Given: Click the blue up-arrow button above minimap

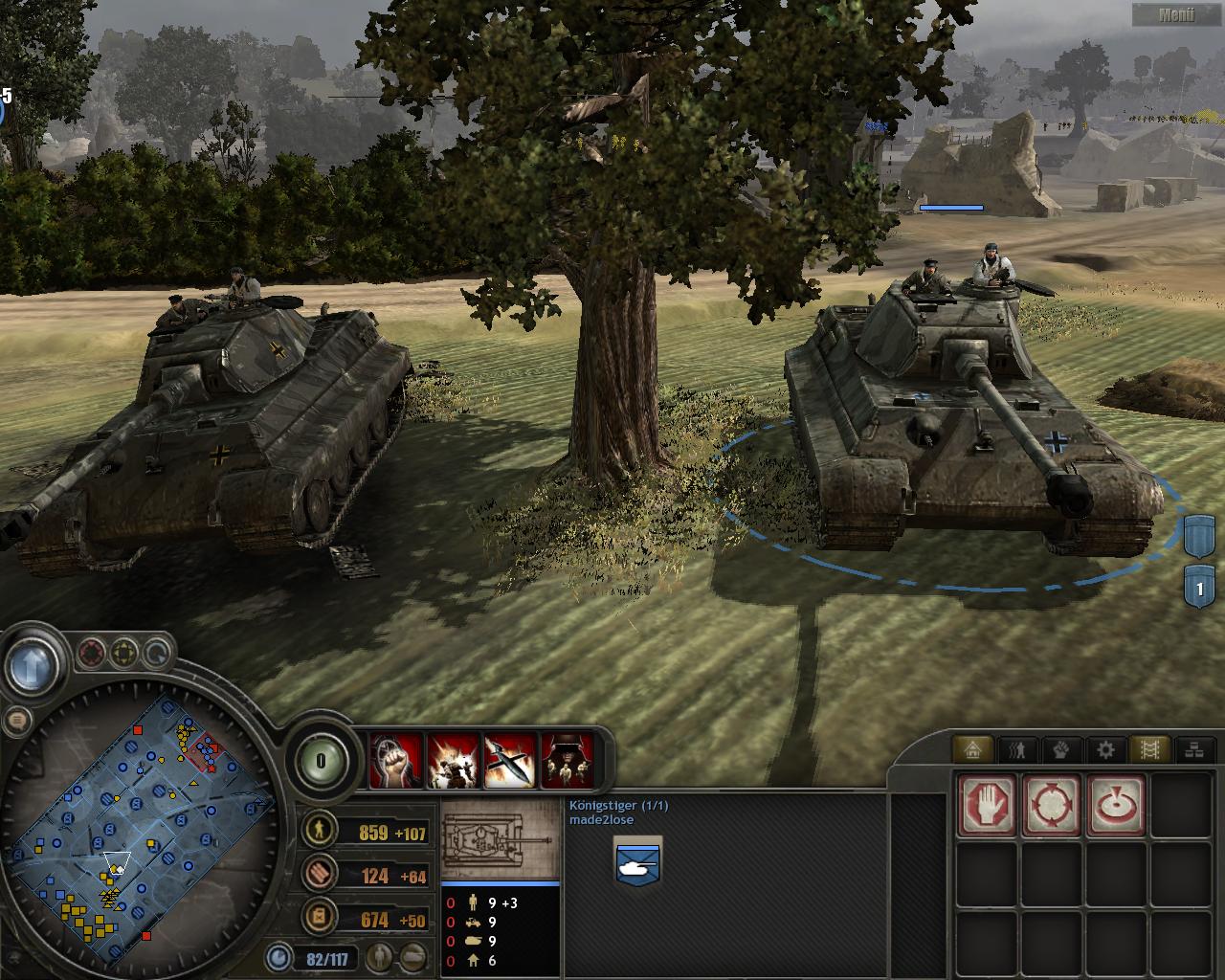Looking at the screenshot, I should (34, 662).
